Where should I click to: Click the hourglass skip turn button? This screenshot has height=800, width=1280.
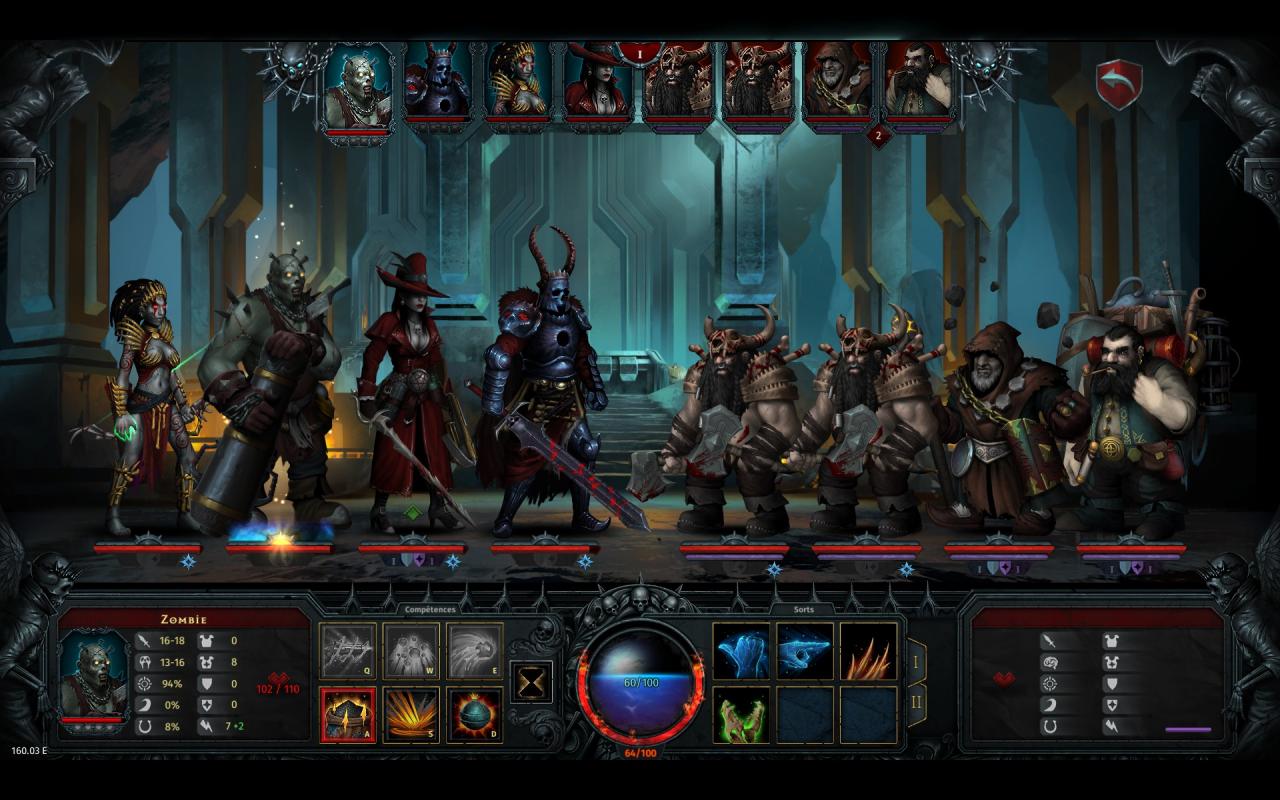(x=531, y=681)
